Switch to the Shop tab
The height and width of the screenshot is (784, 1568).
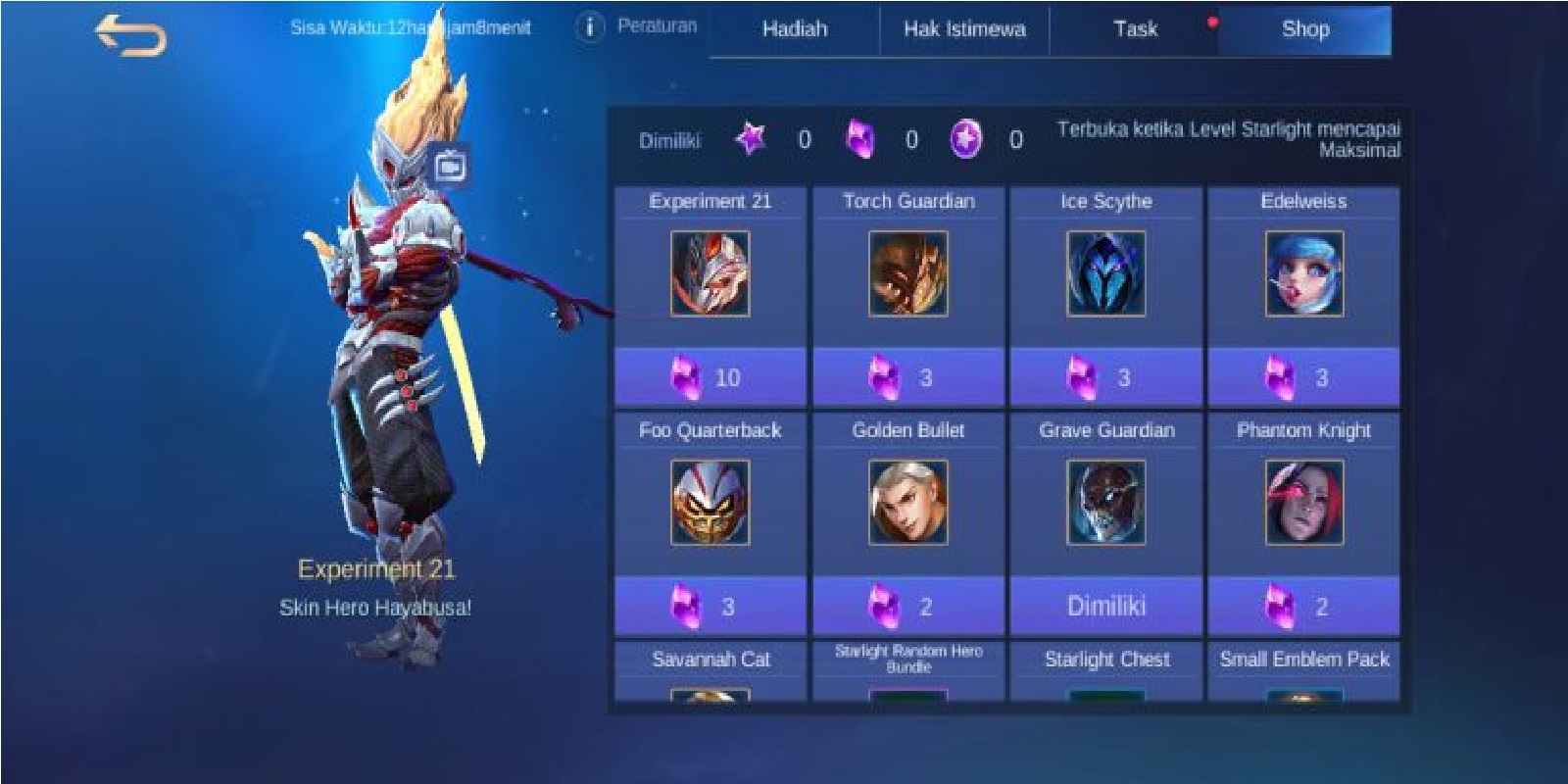click(x=1307, y=29)
